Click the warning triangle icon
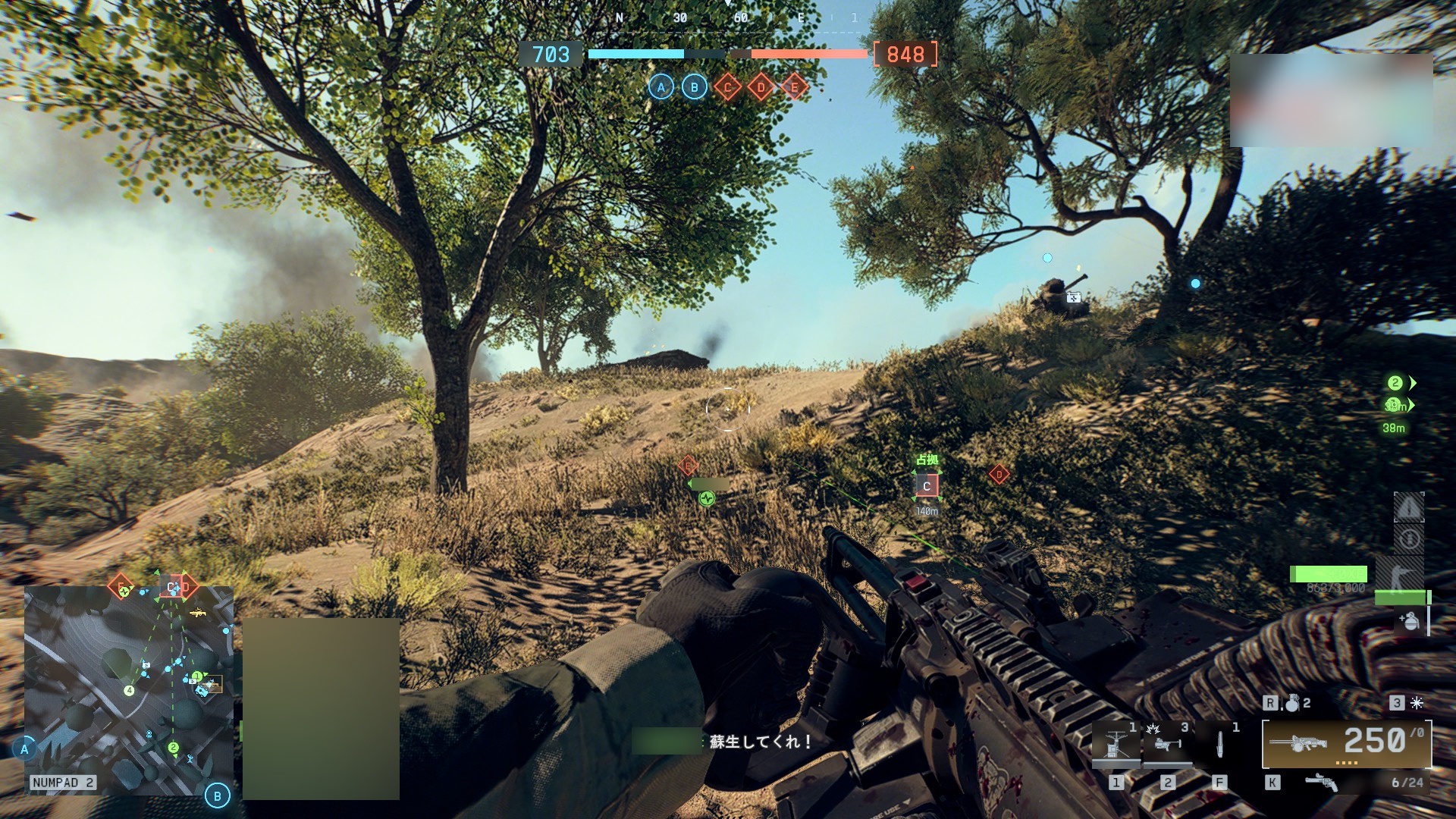1456x819 pixels. (x=1409, y=507)
